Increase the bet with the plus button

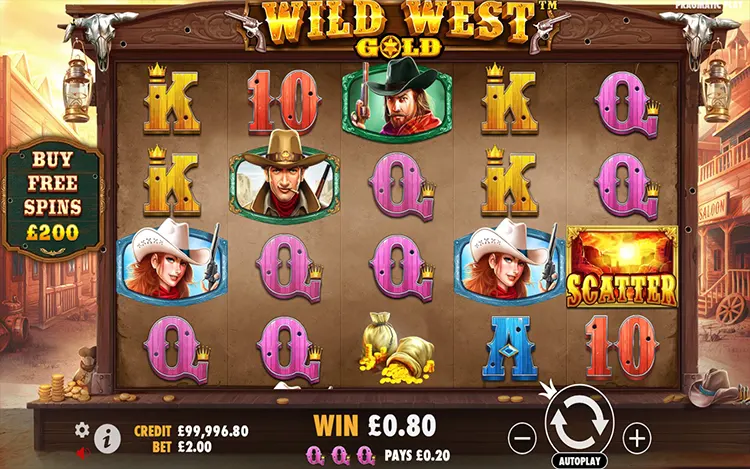(x=637, y=436)
